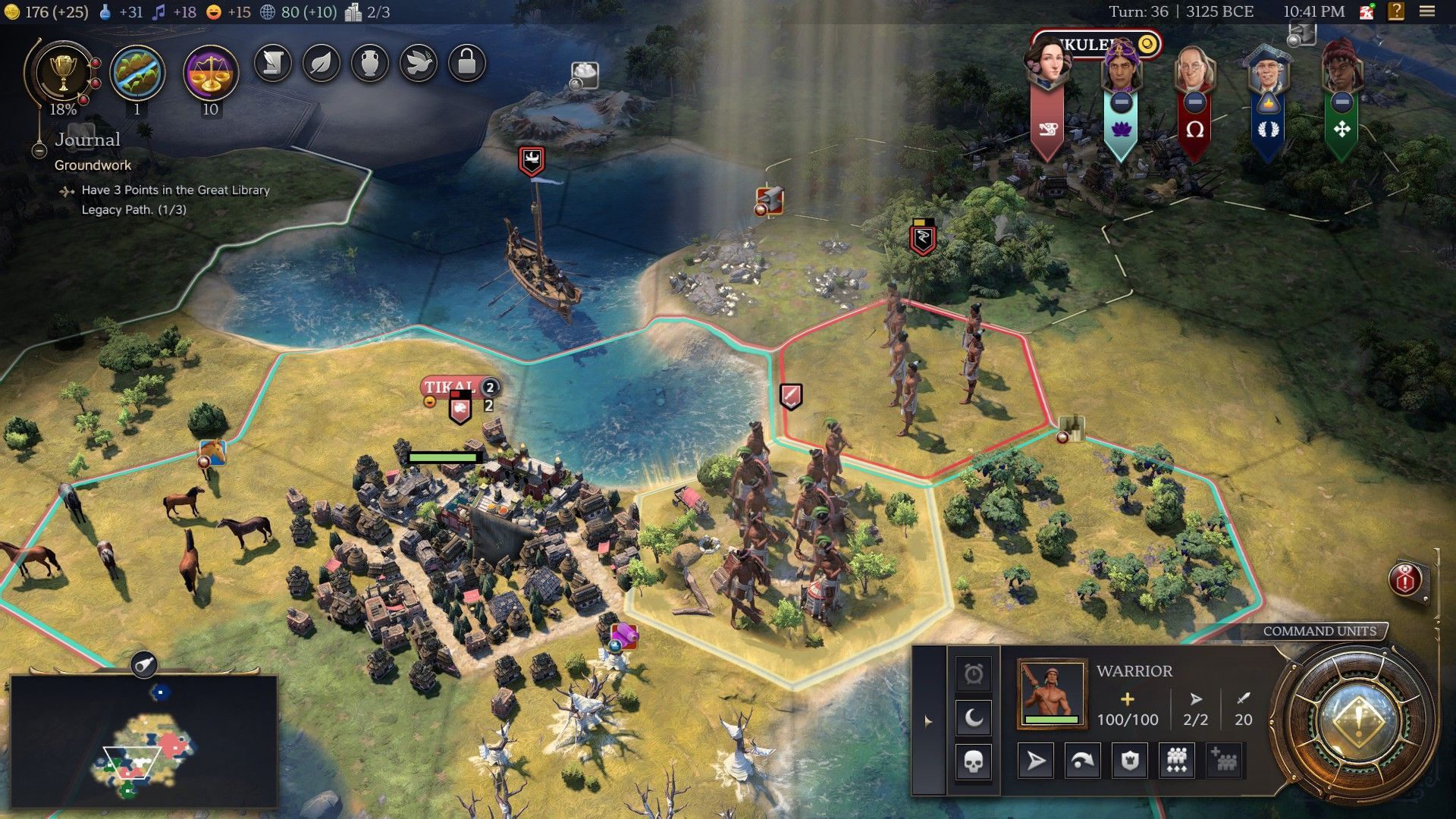The image size is (1456, 819).
Task: Fortify the Warrior with the shield action
Action: pos(1130,761)
